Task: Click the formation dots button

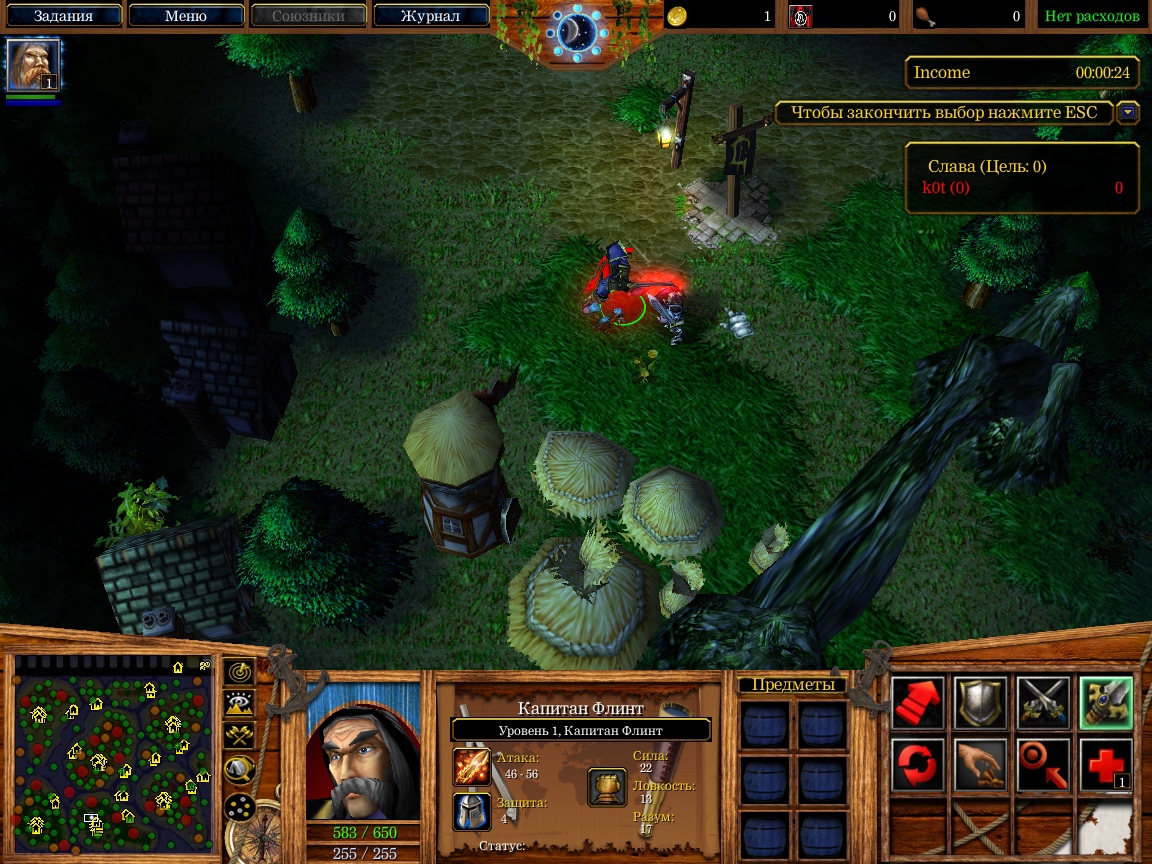Action: [x=238, y=805]
